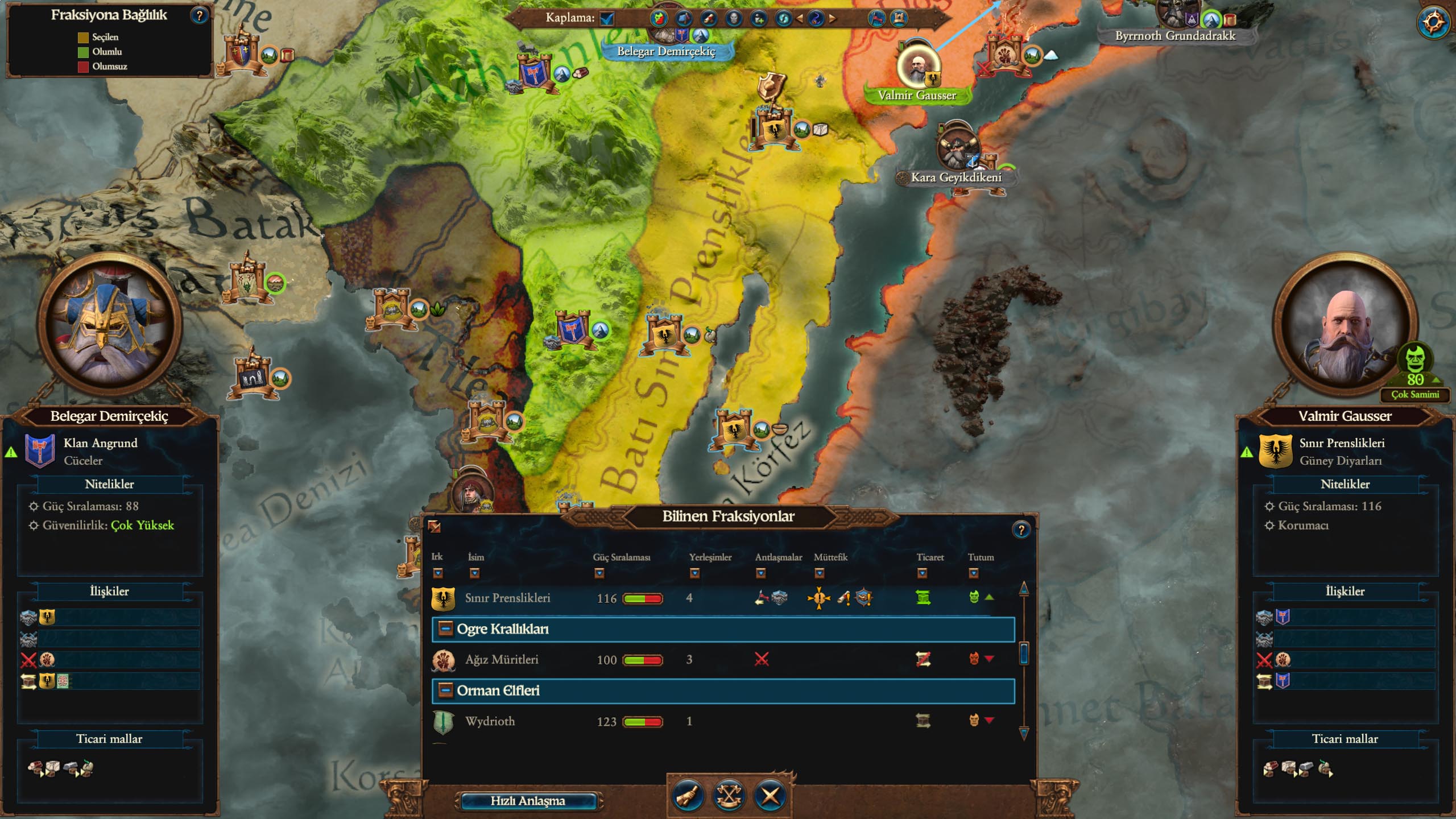Toggle the Kaplama overlay checkbox
The width and height of the screenshot is (1456, 819).
606,18
